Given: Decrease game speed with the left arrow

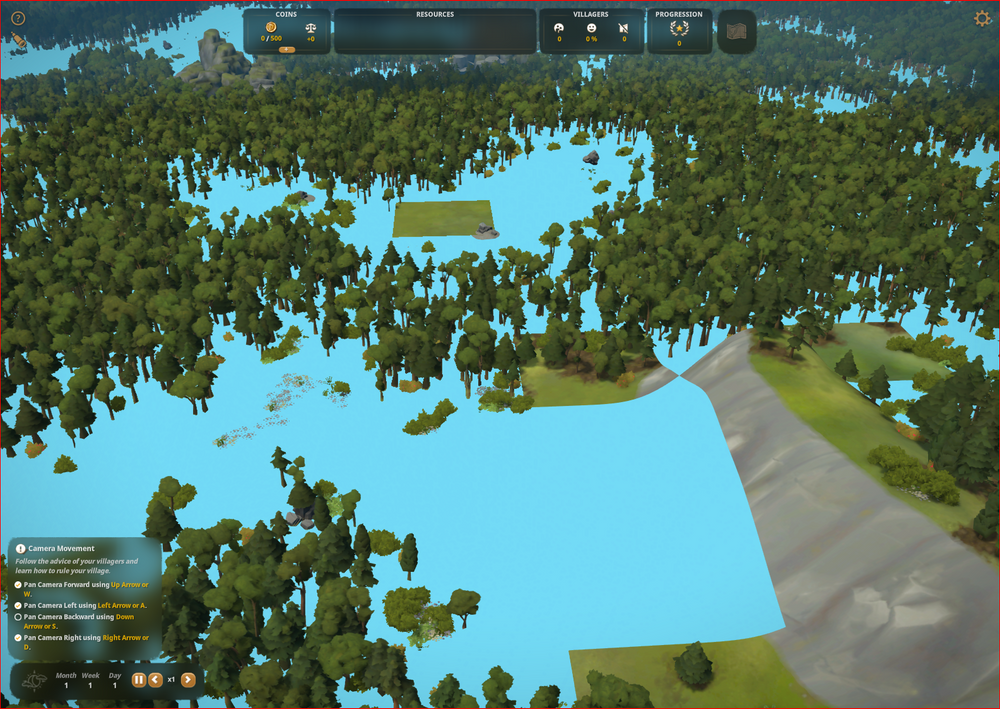Looking at the screenshot, I should pos(155,680).
